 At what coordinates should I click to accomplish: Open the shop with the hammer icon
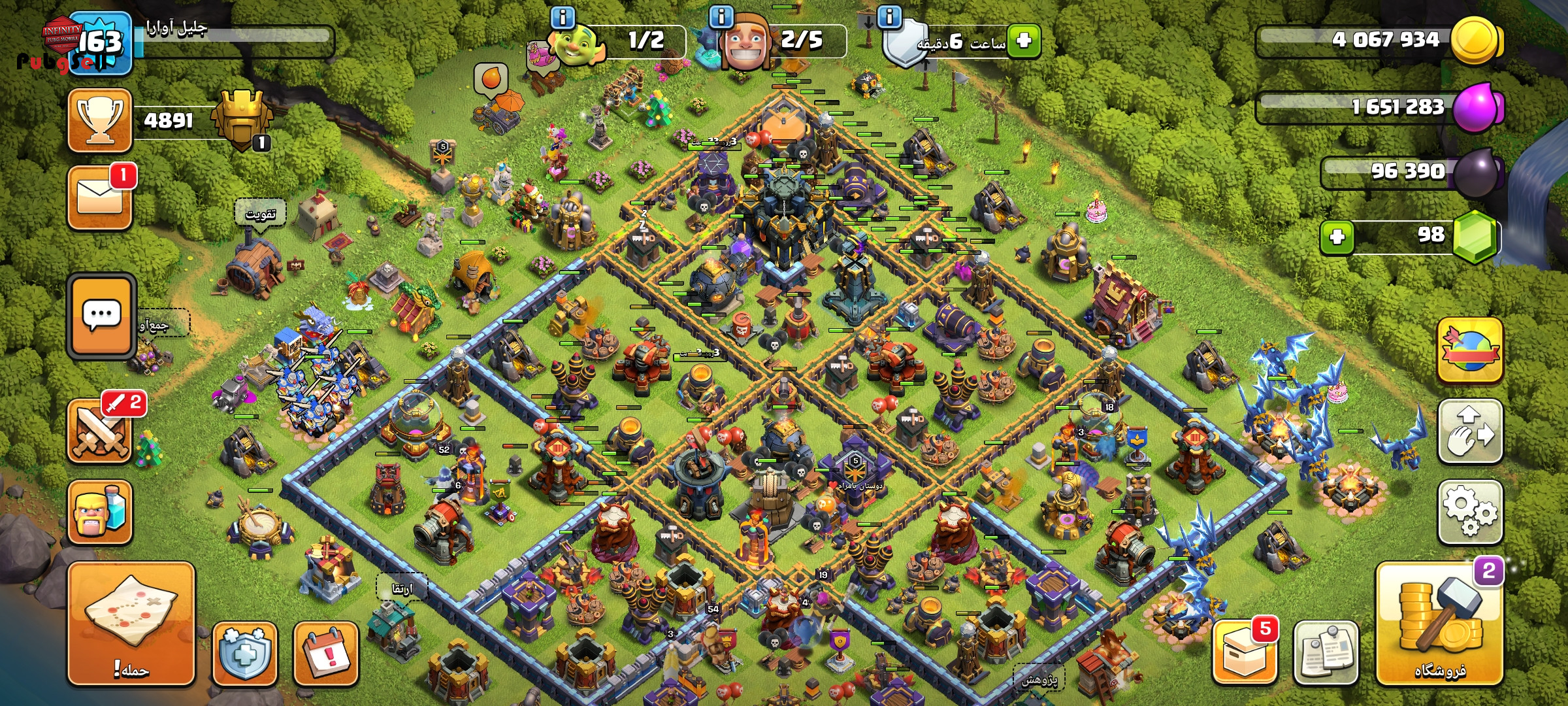(1440, 624)
